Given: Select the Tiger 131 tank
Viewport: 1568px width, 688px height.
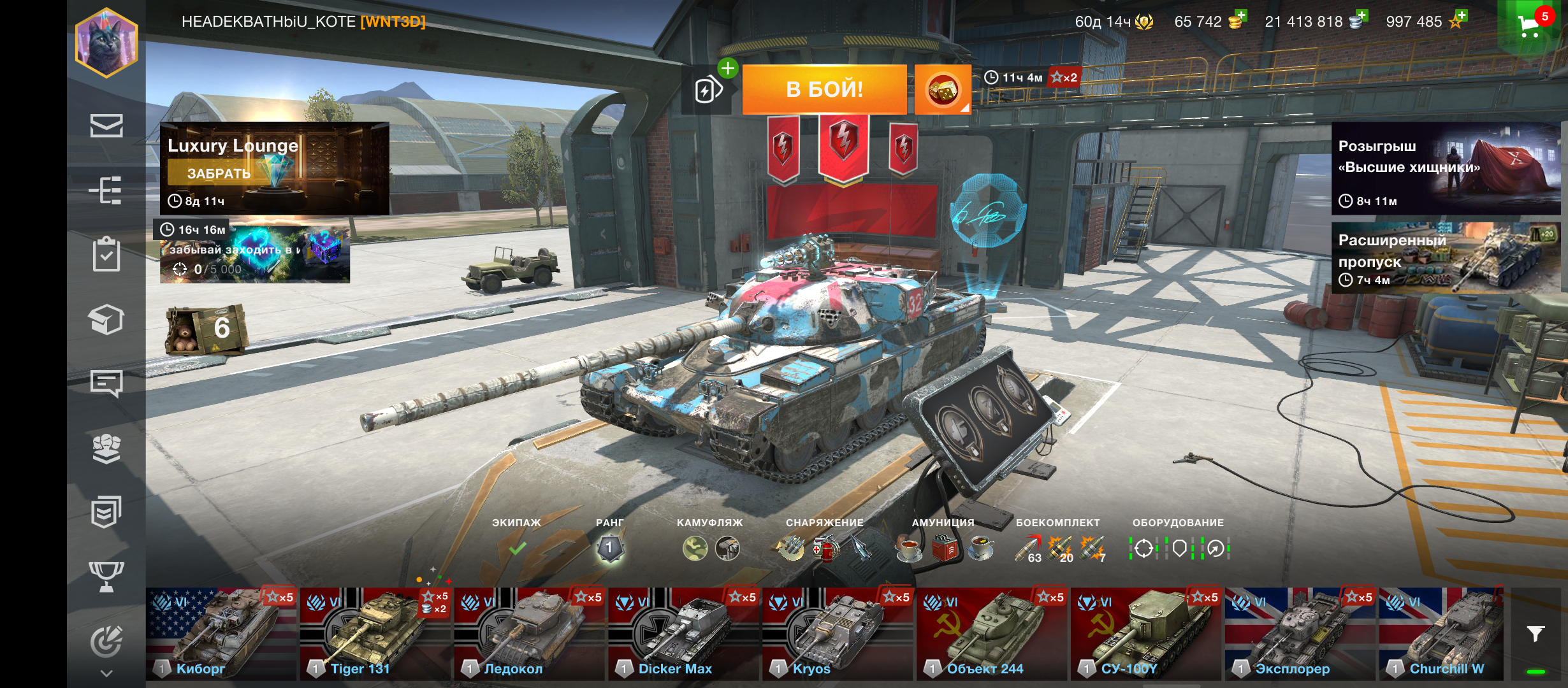Looking at the screenshot, I should [x=375, y=634].
